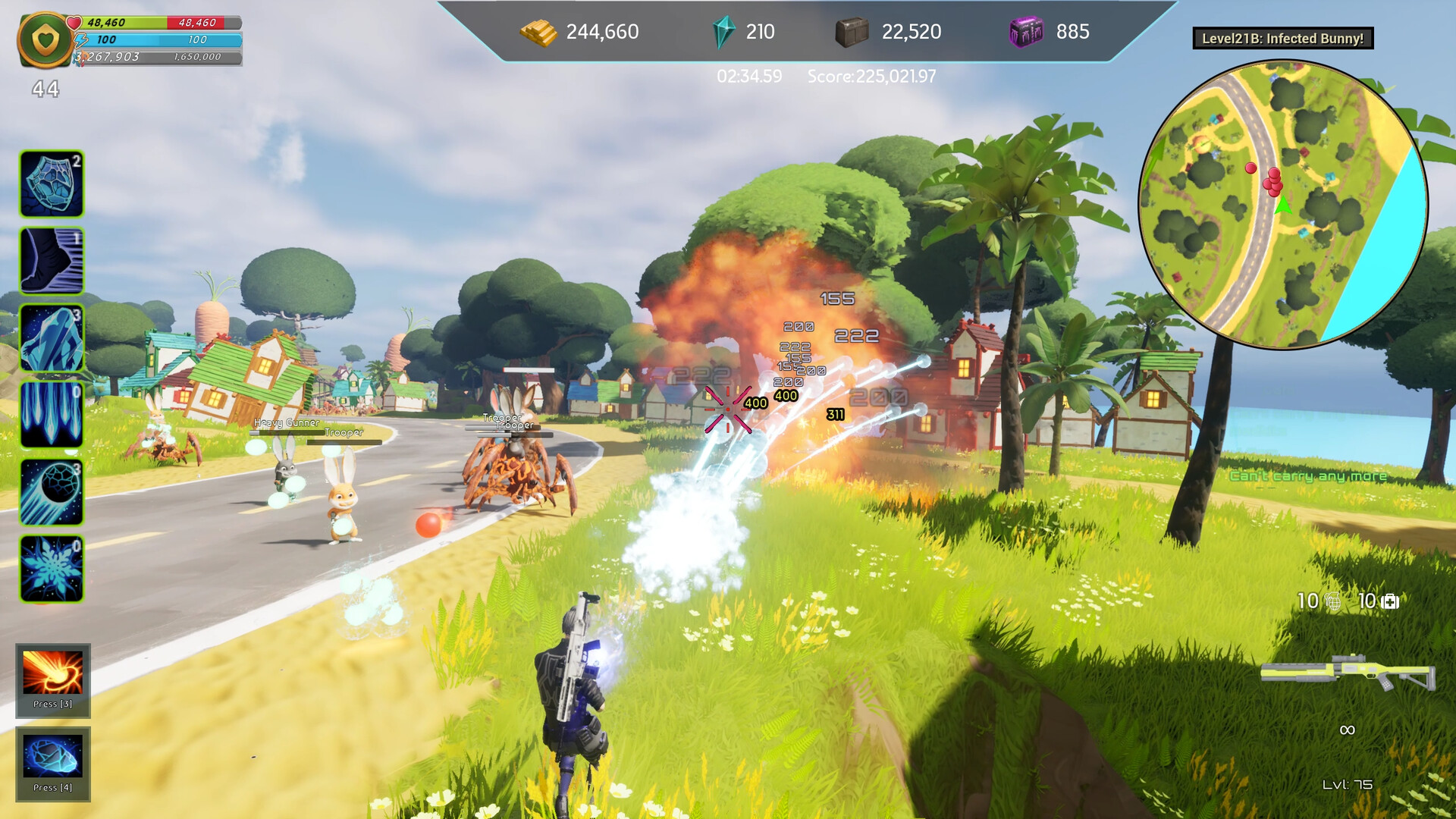This screenshot has height=819, width=1456.
Task: Choose the ice crystal shard ability
Action: click(52, 338)
